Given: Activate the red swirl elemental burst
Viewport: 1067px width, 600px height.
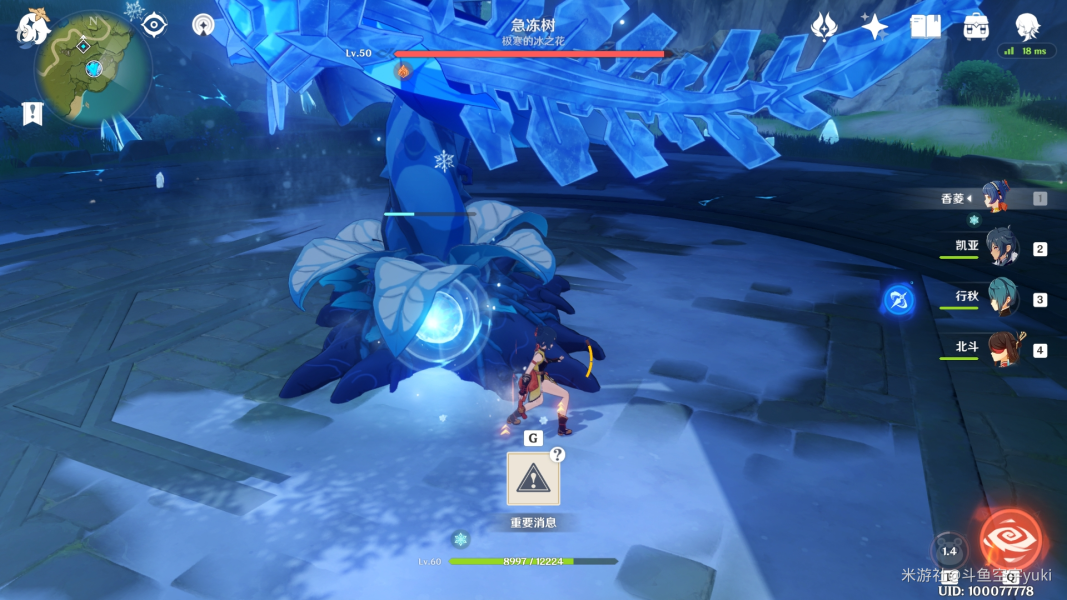Looking at the screenshot, I should pos(1011,540).
